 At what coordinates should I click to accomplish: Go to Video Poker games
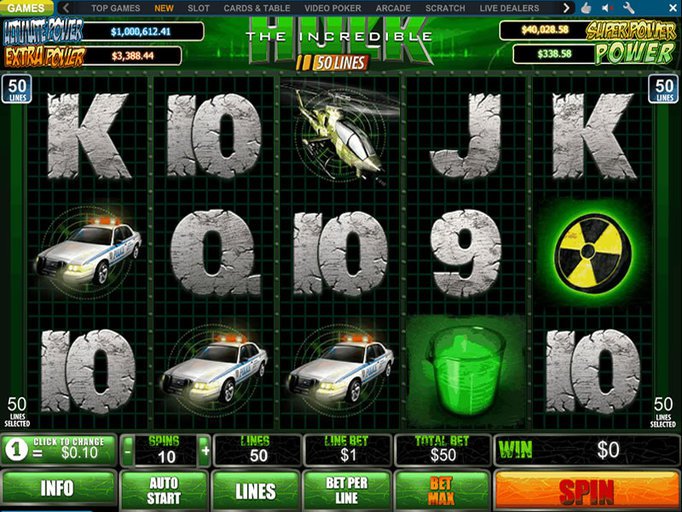coord(333,8)
